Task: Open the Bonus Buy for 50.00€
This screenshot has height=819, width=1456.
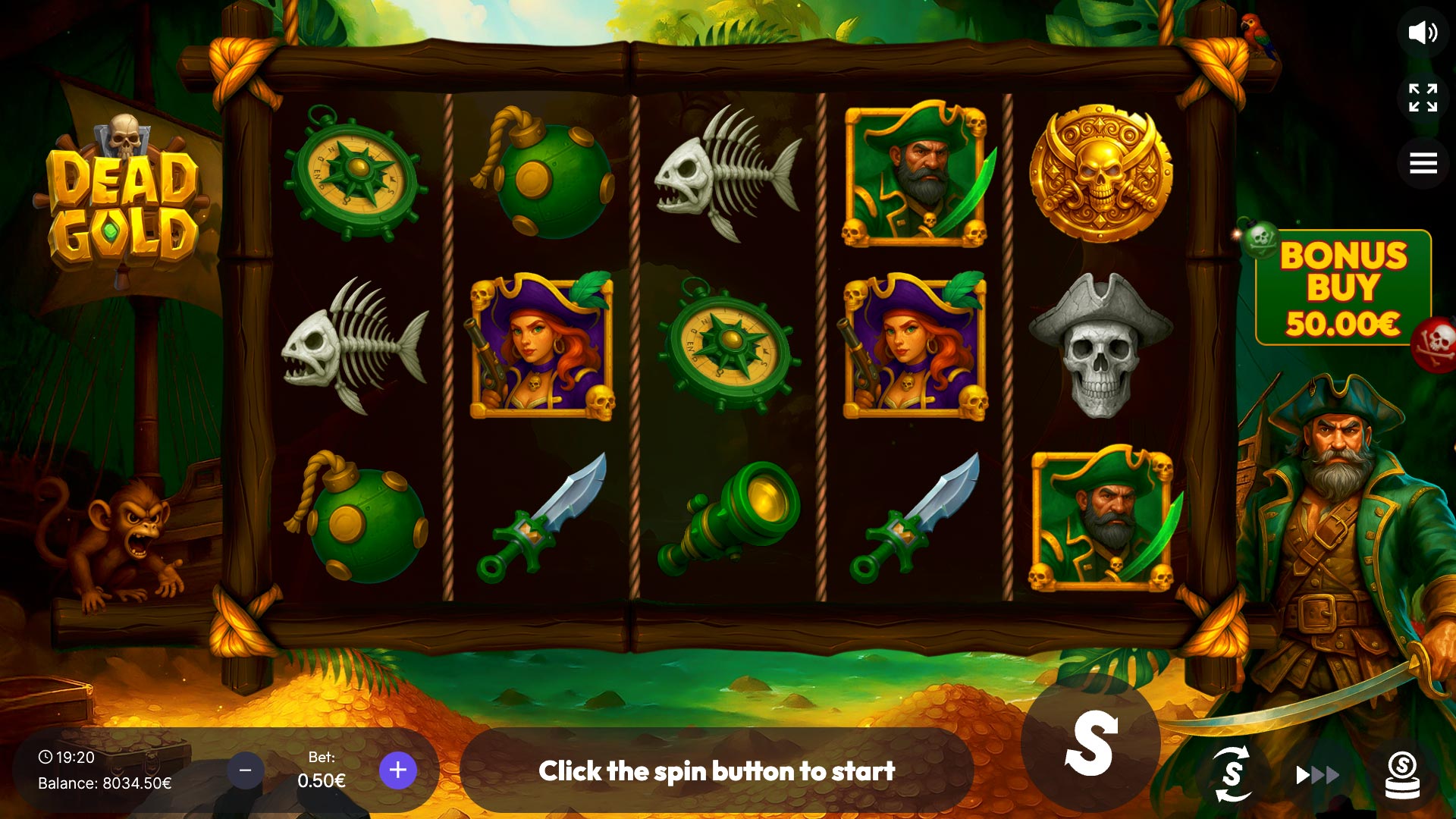Action: [1342, 289]
